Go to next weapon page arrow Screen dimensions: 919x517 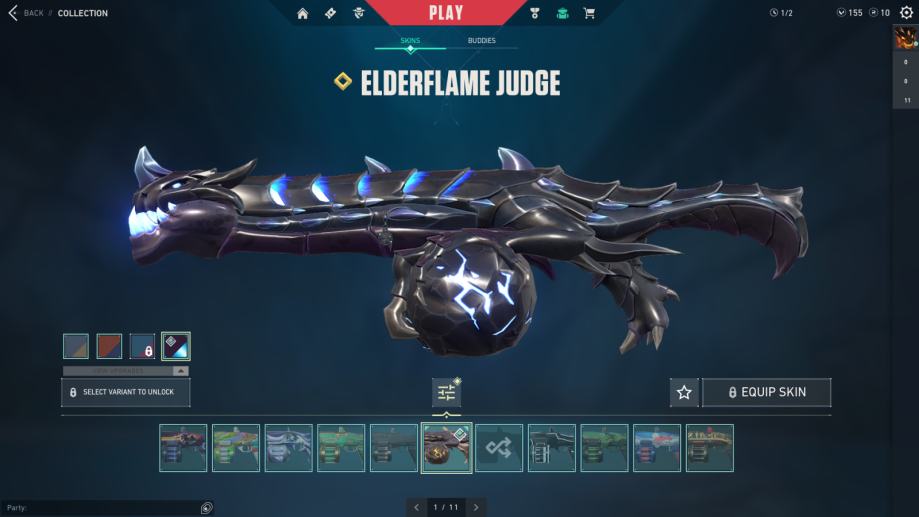coord(476,507)
